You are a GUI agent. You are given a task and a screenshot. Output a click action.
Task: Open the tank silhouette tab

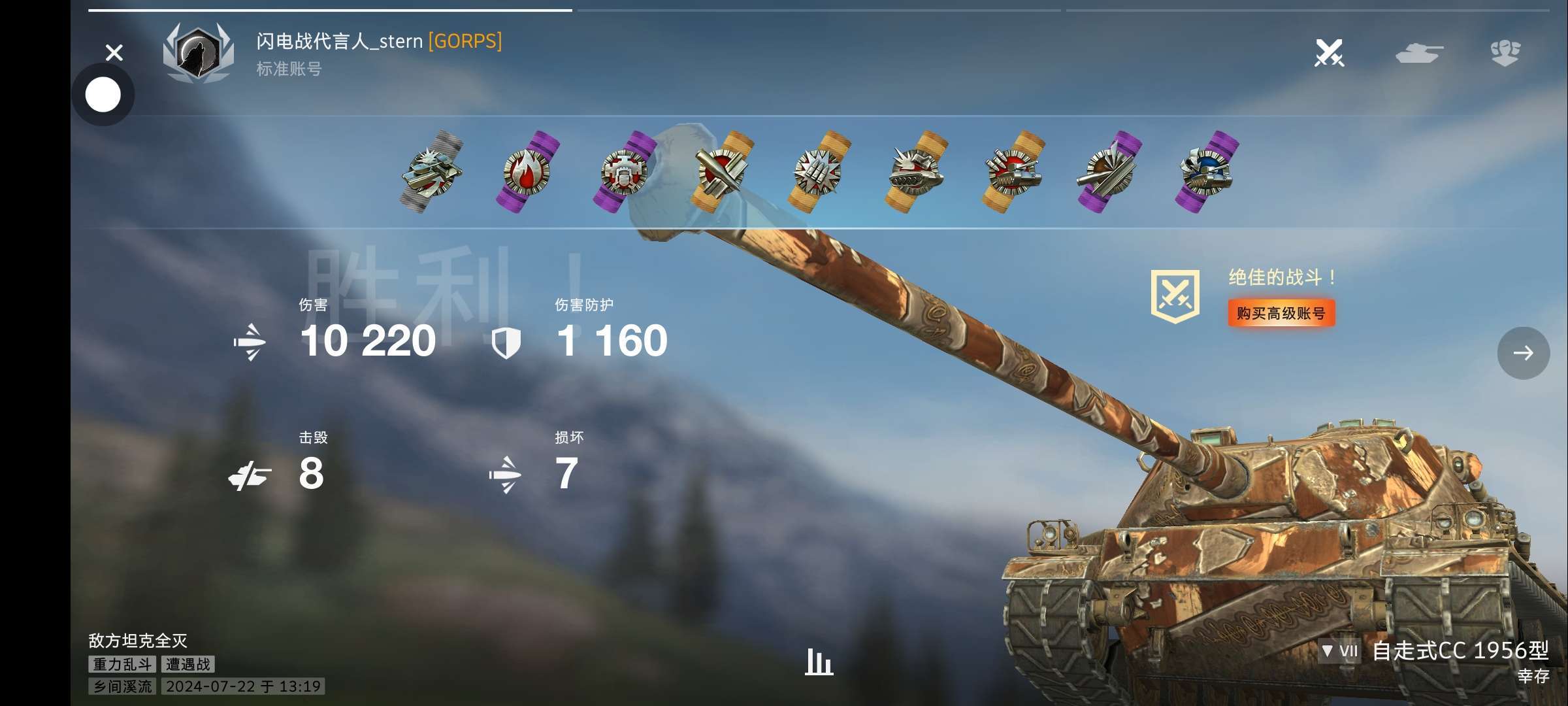point(1419,53)
